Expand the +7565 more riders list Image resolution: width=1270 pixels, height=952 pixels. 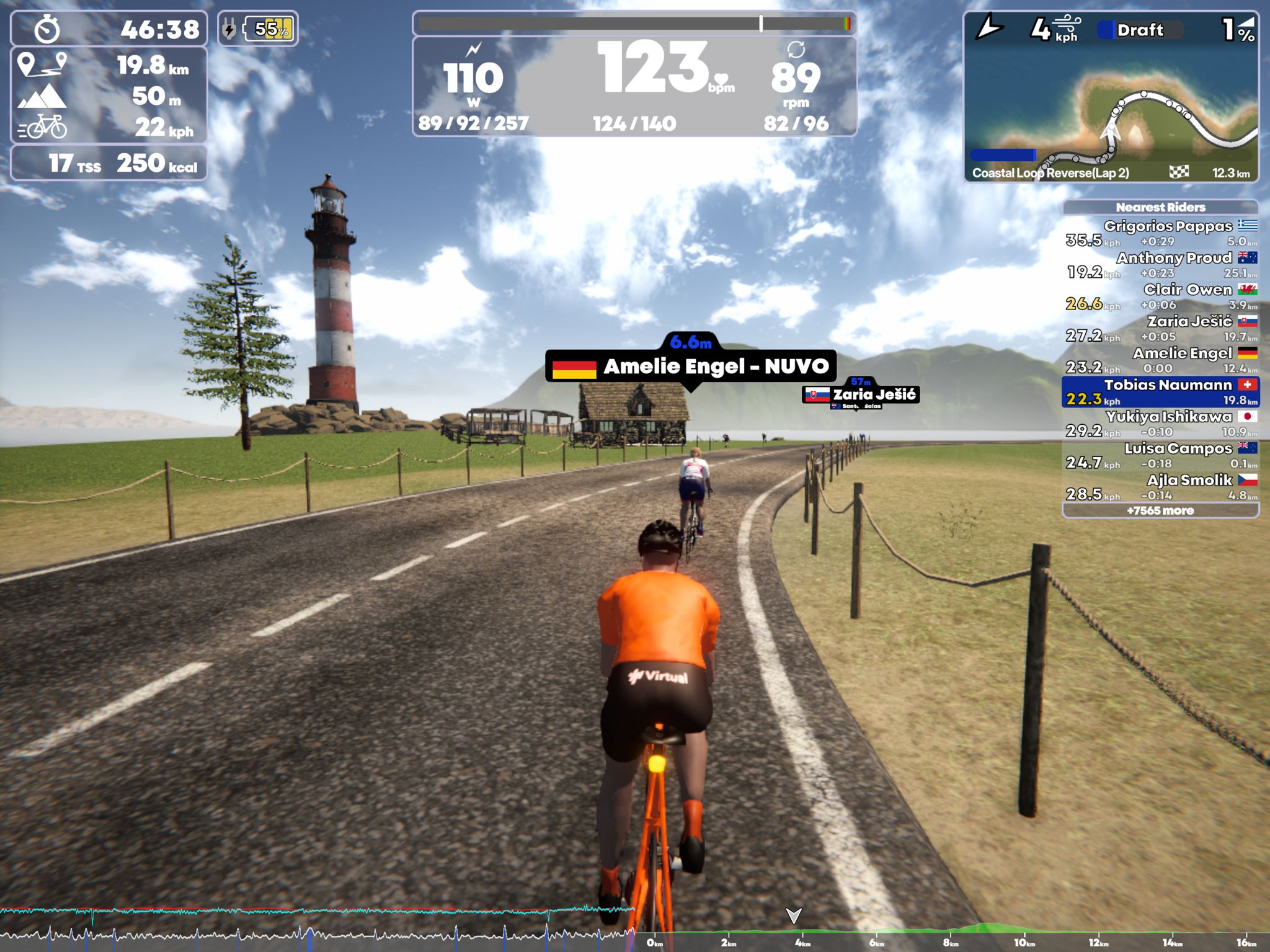point(1160,510)
